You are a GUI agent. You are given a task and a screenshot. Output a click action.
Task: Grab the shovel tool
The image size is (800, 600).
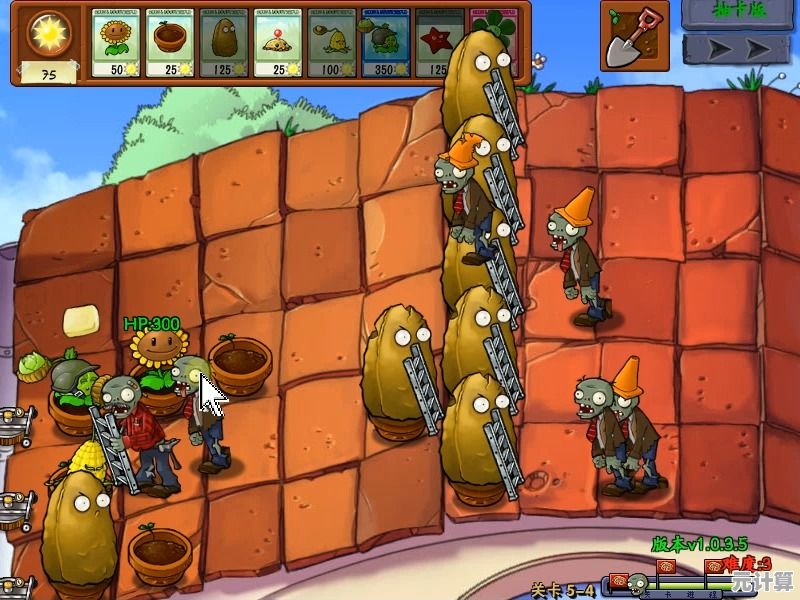tap(634, 34)
